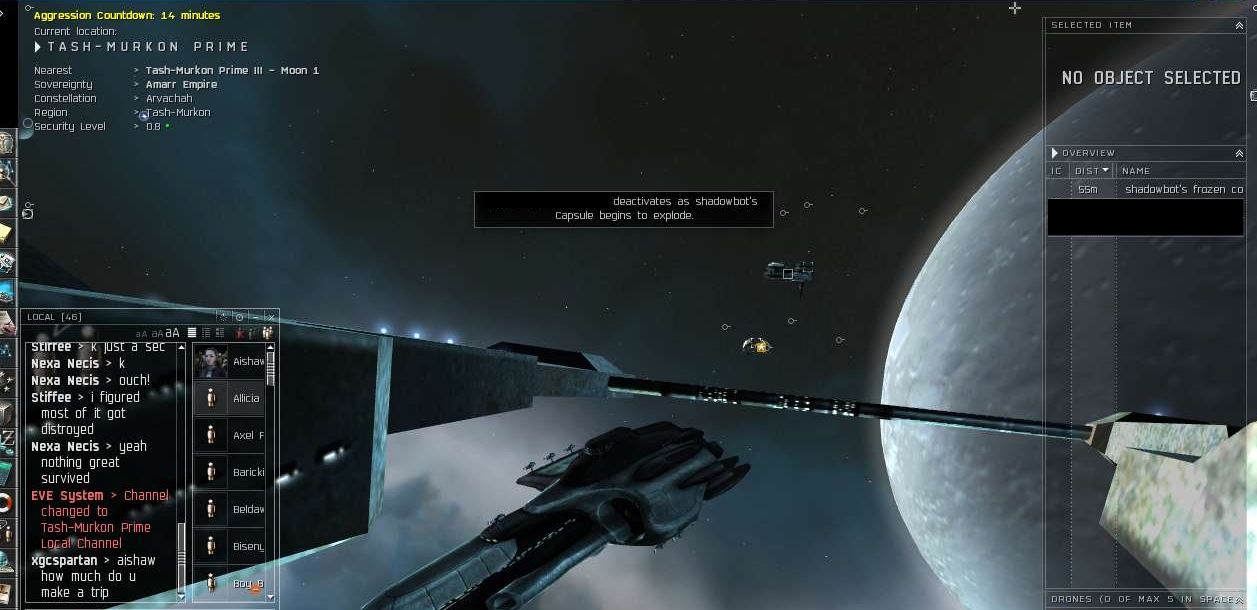Collapse the Selected Item panel
1257x610 pixels.
(1240, 25)
